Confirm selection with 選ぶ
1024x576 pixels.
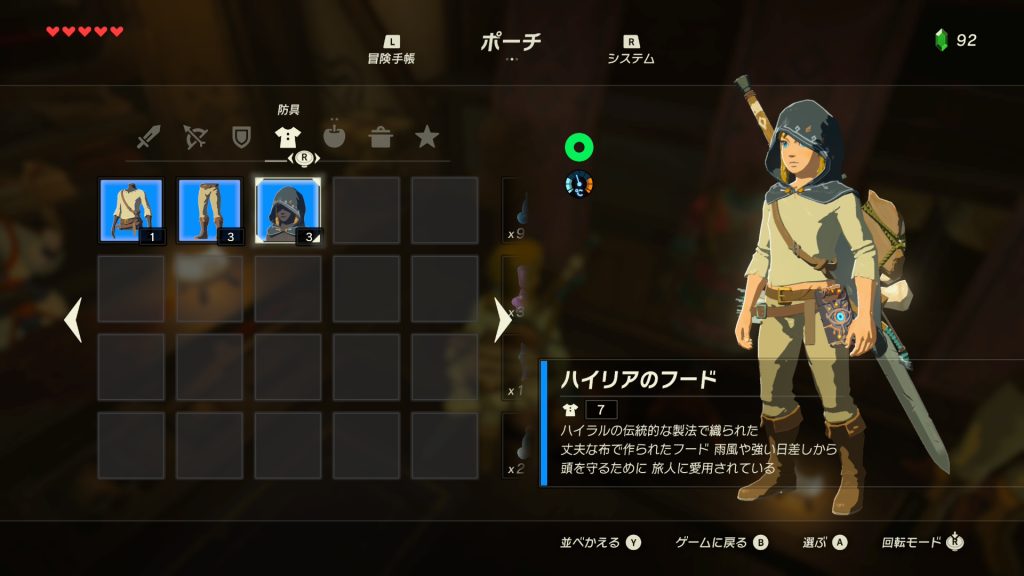[824, 543]
